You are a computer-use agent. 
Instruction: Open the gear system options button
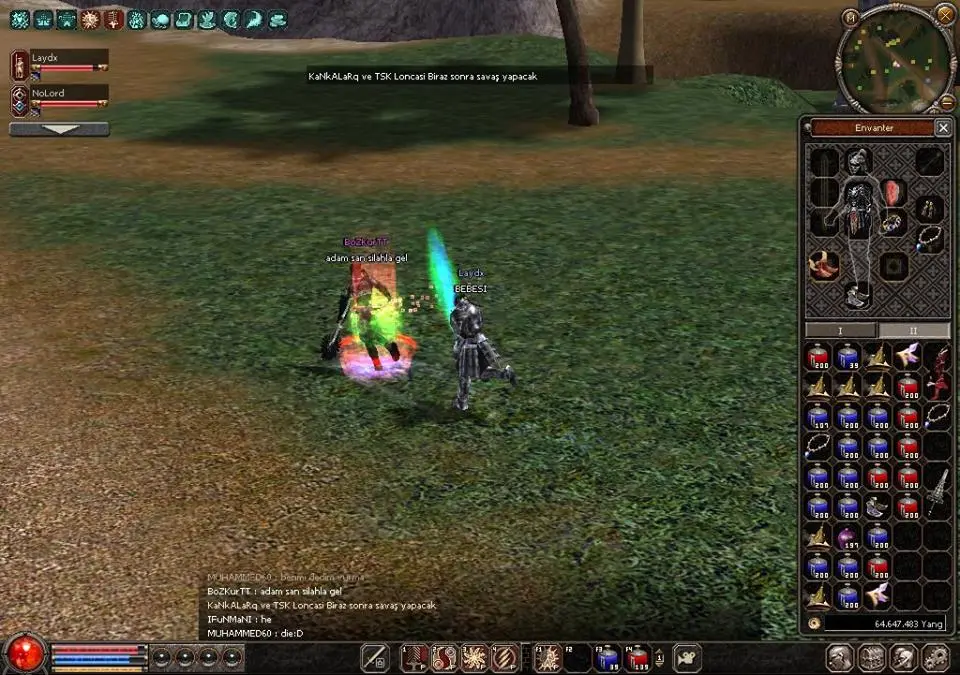[x=935, y=657]
